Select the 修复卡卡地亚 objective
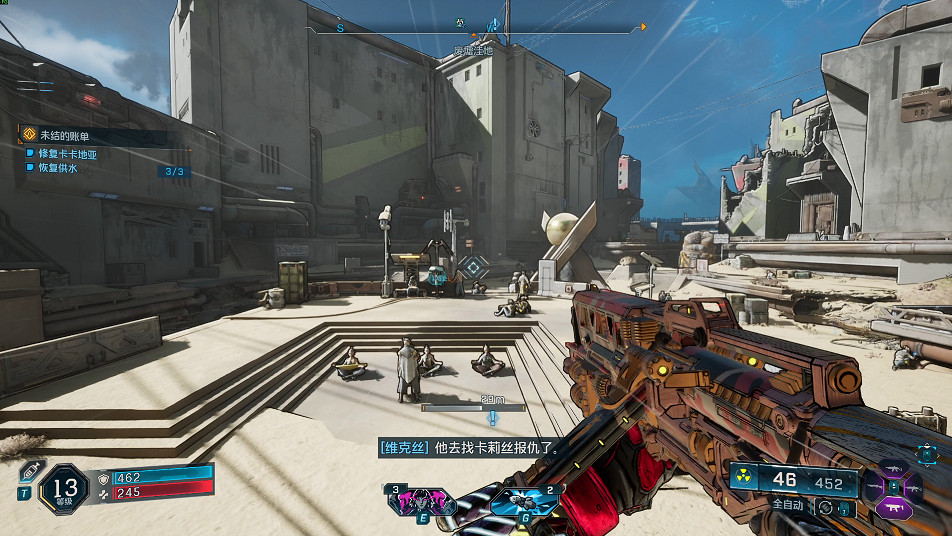The width and height of the screenshot is (952, 536). (x=68, y=154)
